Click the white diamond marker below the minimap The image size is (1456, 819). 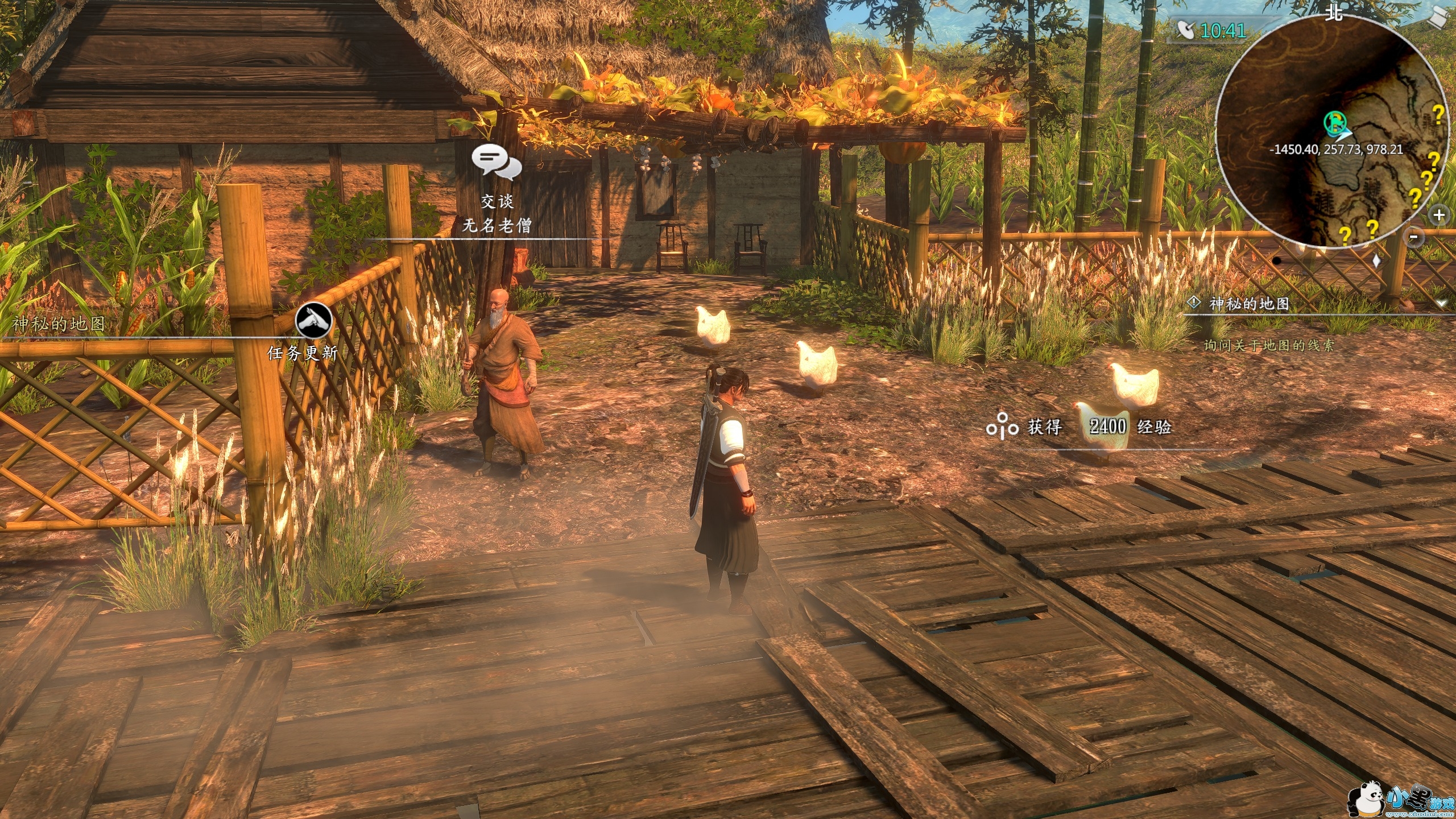1376,261
